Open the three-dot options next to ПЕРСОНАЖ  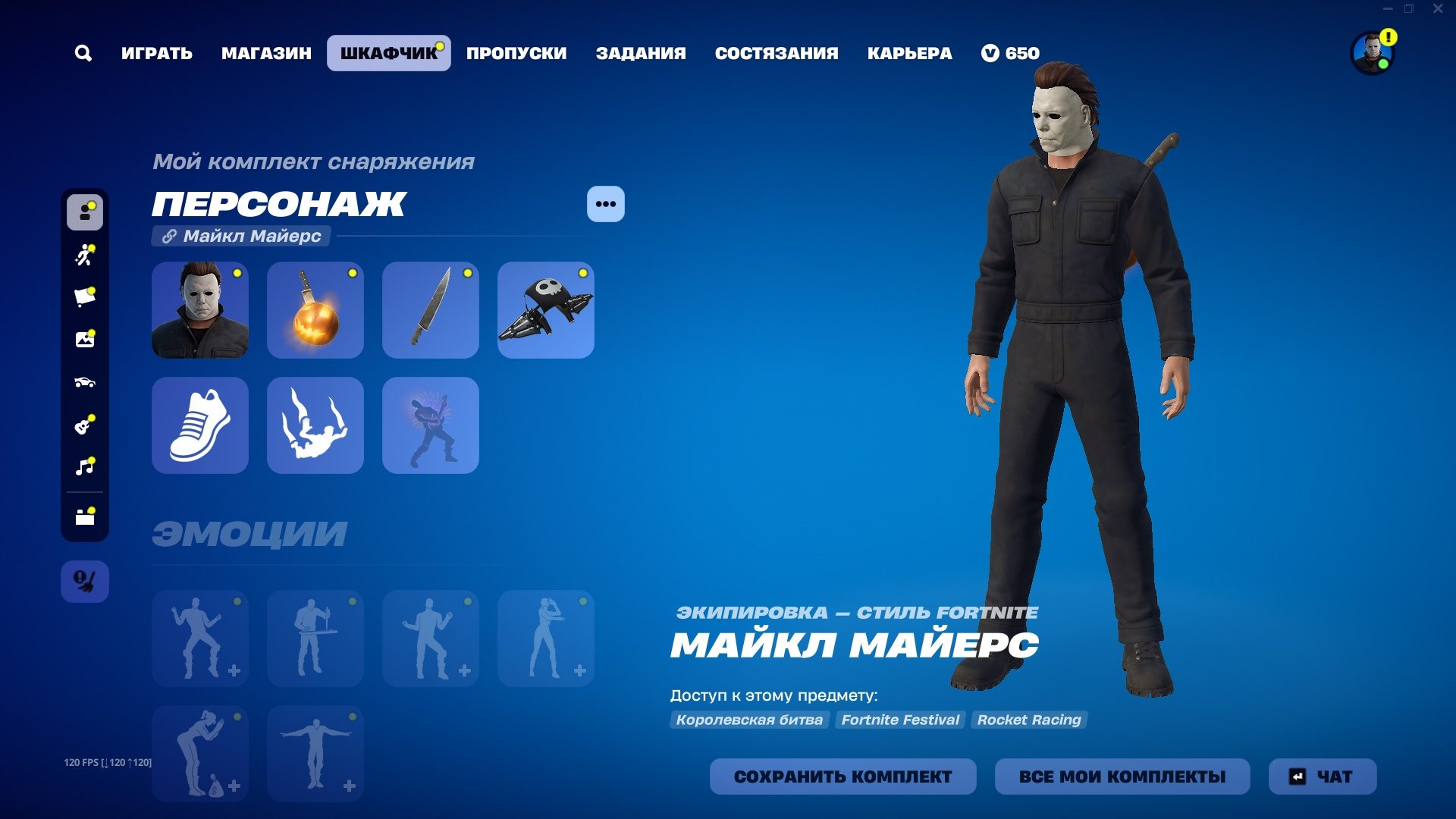coord(604,203)
